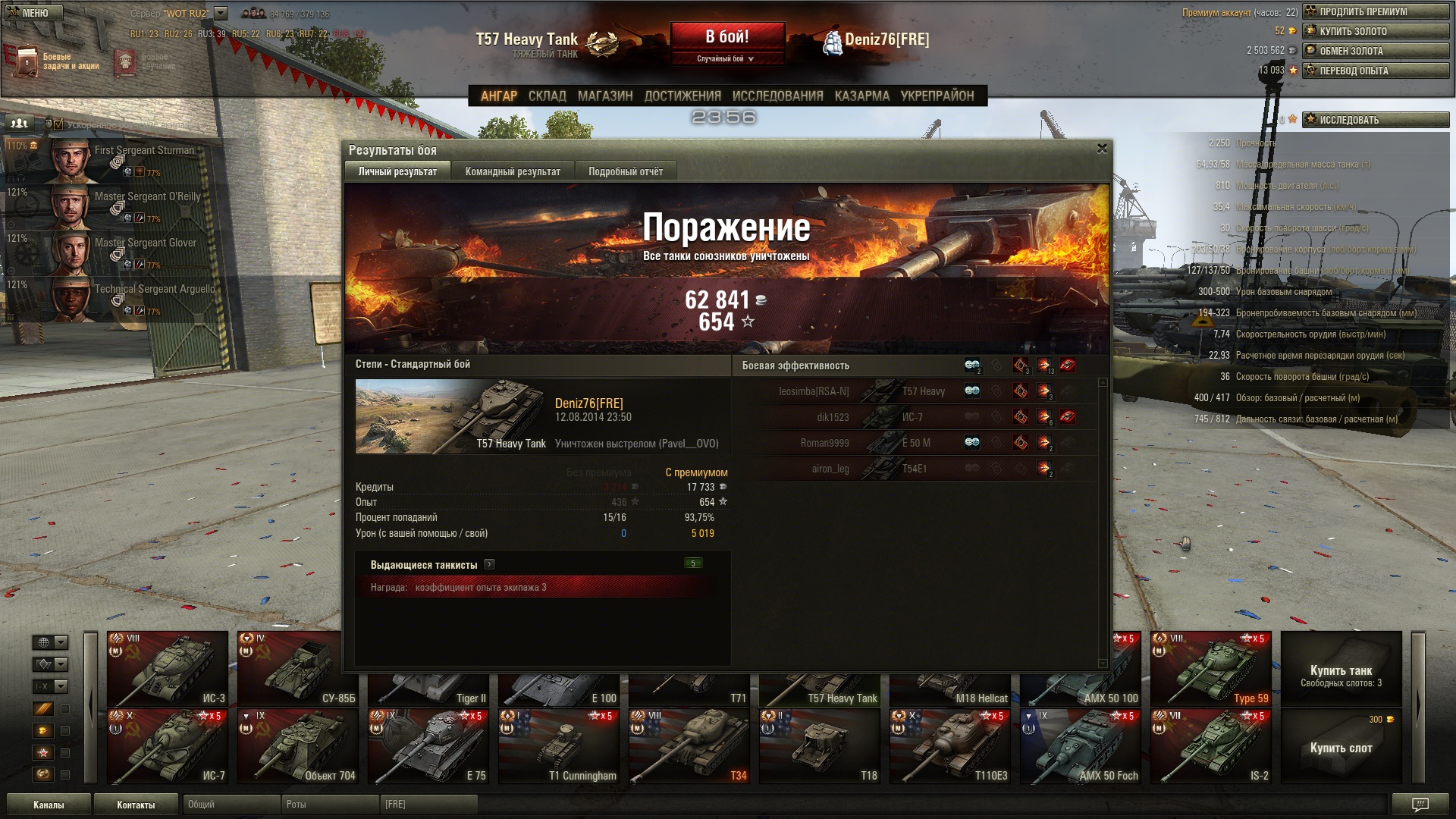The image size is (1456, 819).
Task: Expand the server selection dropdown
Action: coord(221,14)
